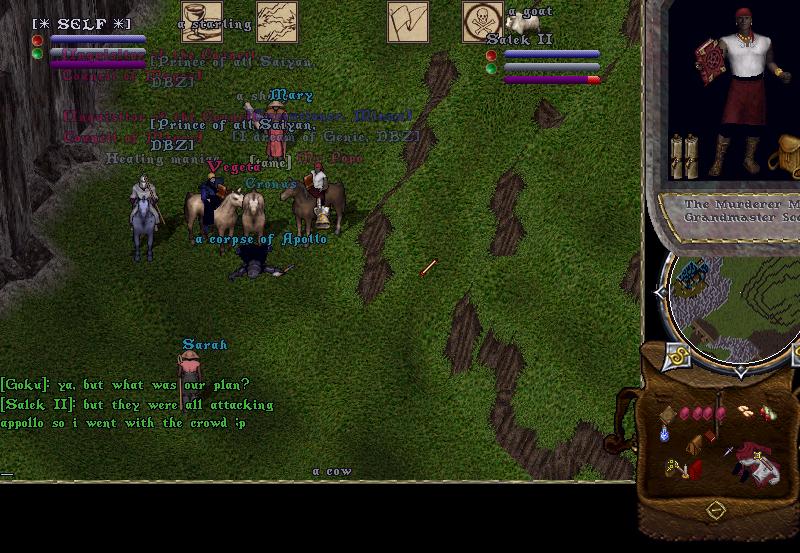Select the SELF status bar
The height and width of the screenshot is (553, 800).
(88, 40)
